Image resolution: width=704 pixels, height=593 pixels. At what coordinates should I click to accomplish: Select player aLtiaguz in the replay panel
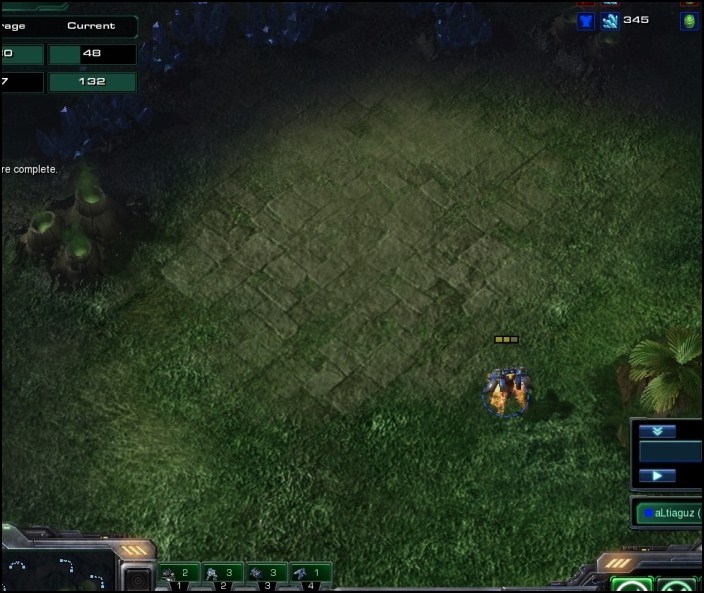(x=670, y=513)
